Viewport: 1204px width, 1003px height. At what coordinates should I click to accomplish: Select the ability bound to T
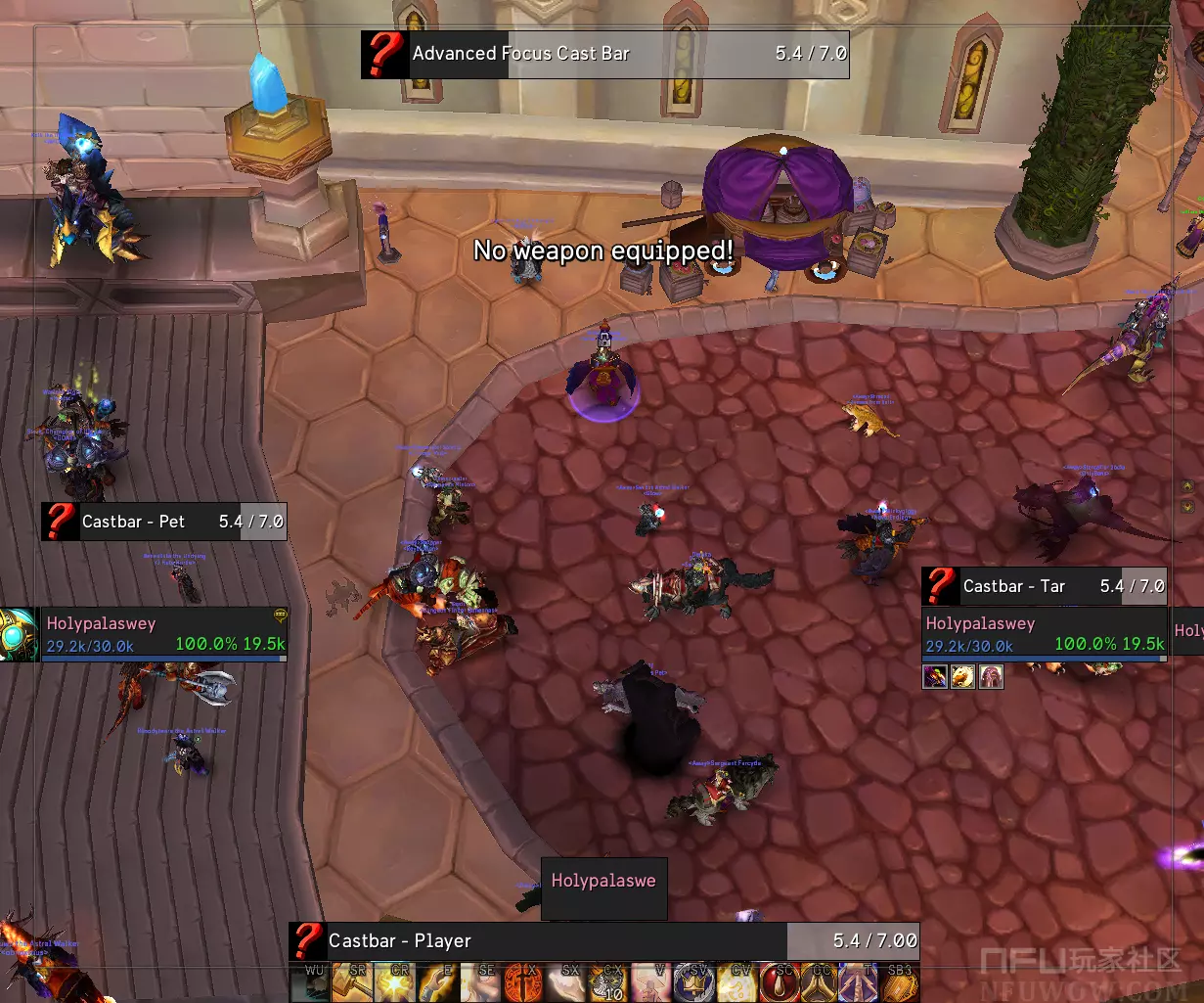pyautogui.click(x=863, y=983)
